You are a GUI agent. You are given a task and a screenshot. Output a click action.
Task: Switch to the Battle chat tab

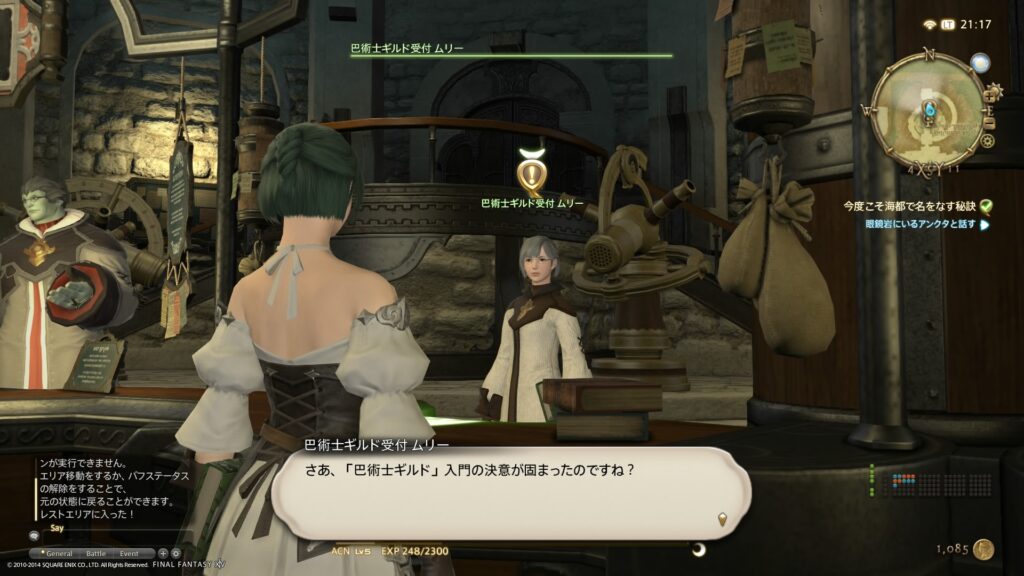pos(96,552)
